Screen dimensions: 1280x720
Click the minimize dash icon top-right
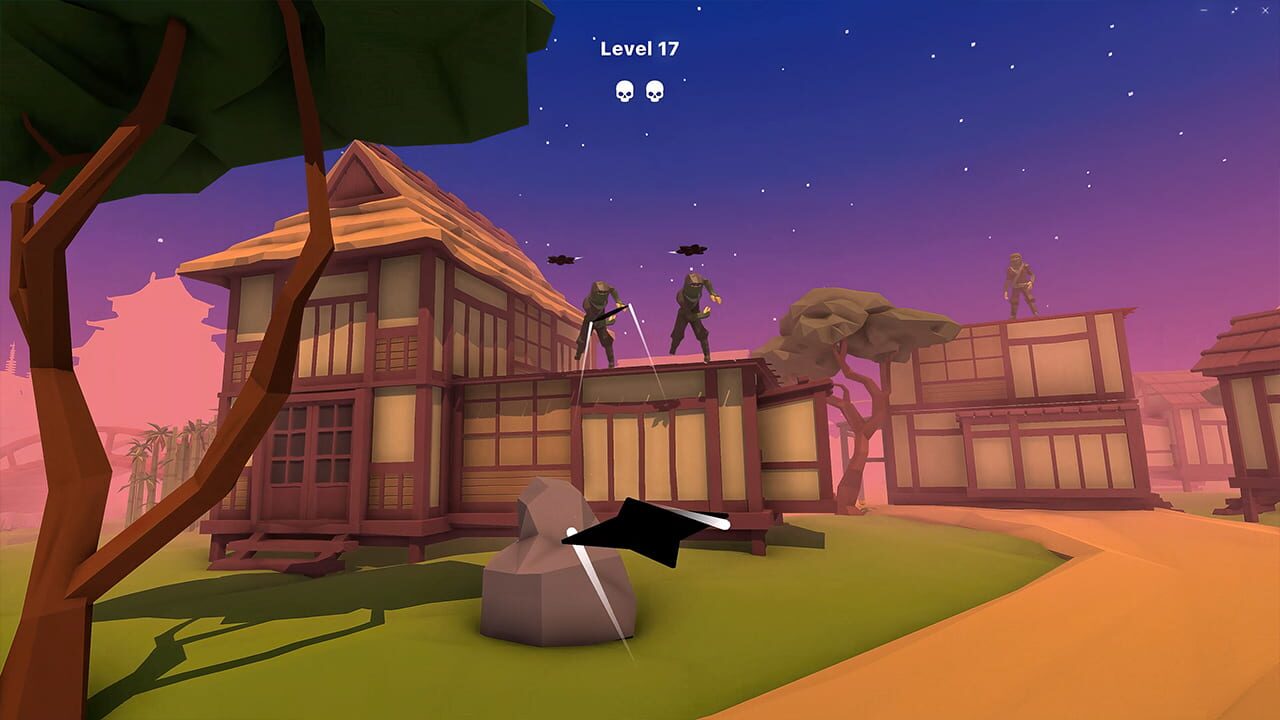(1204, 10)
